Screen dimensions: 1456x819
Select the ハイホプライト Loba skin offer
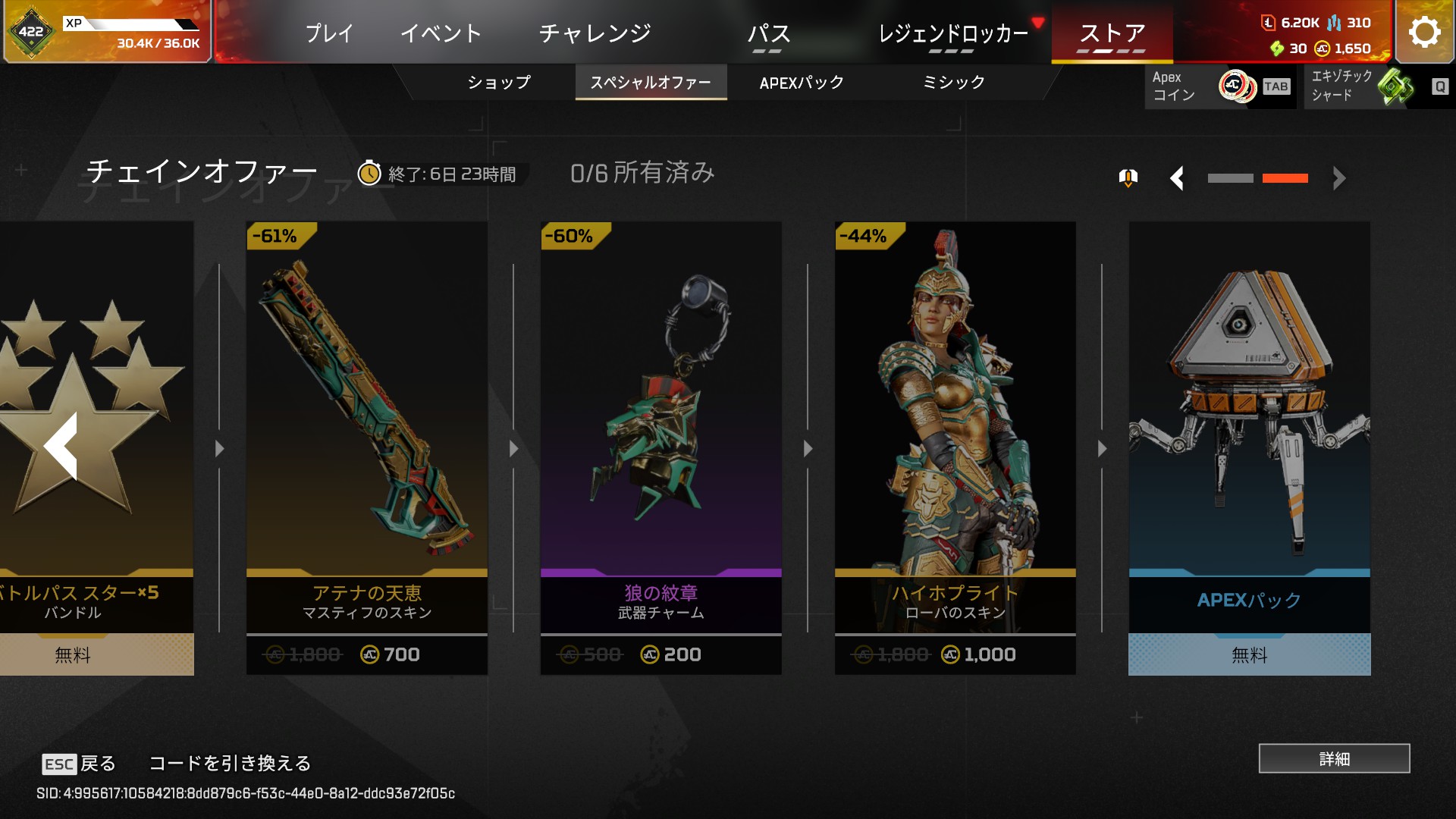coord(955,447)
